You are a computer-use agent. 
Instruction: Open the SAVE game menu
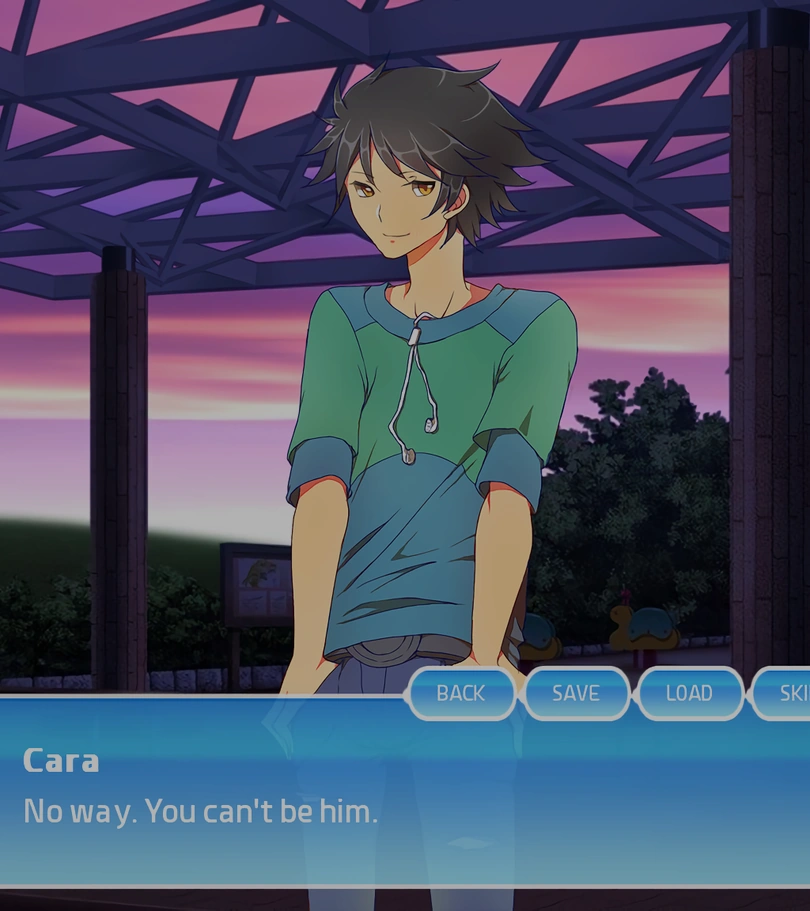pos(575,693)
